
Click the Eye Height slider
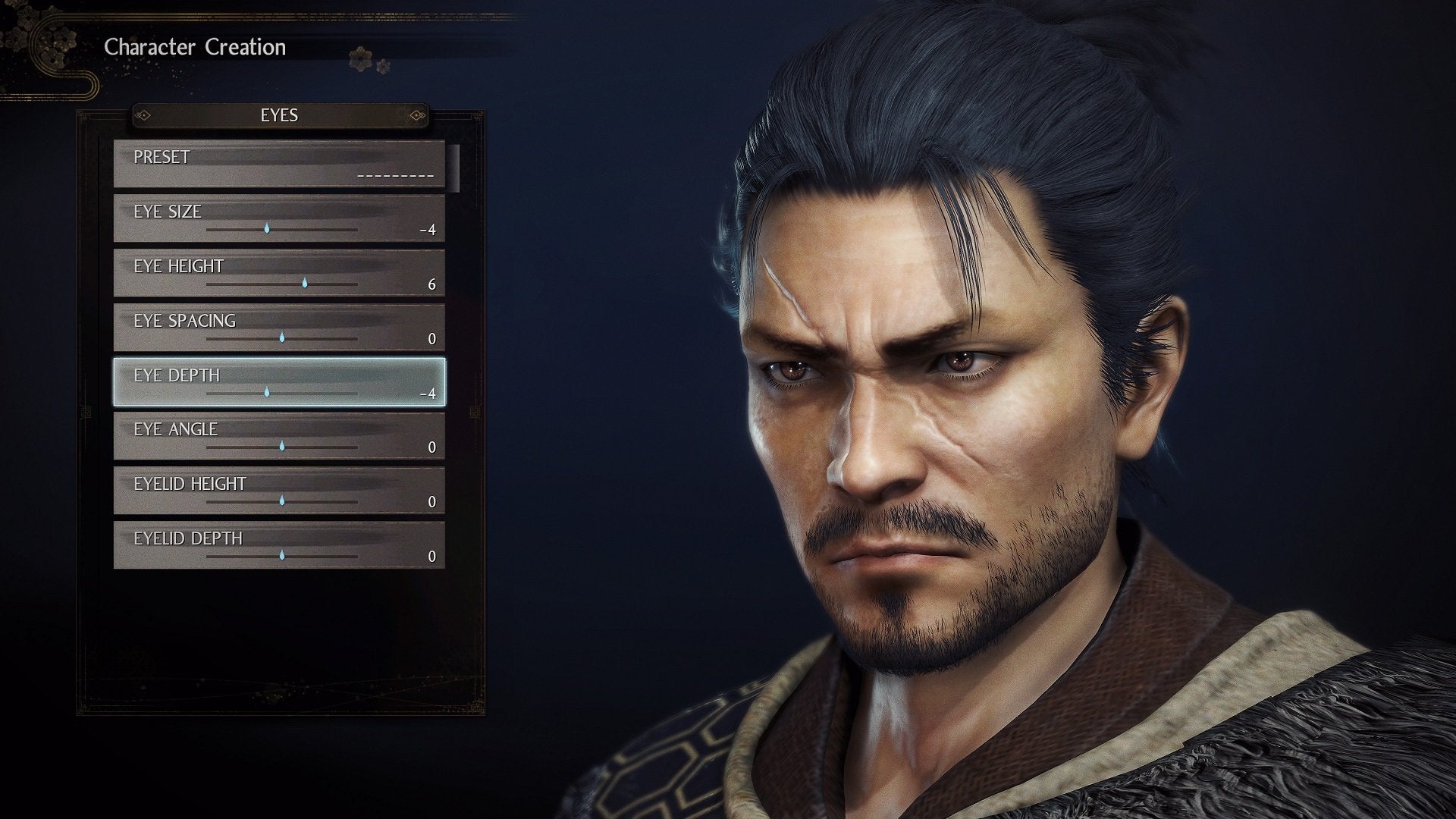tap(304, 283)
